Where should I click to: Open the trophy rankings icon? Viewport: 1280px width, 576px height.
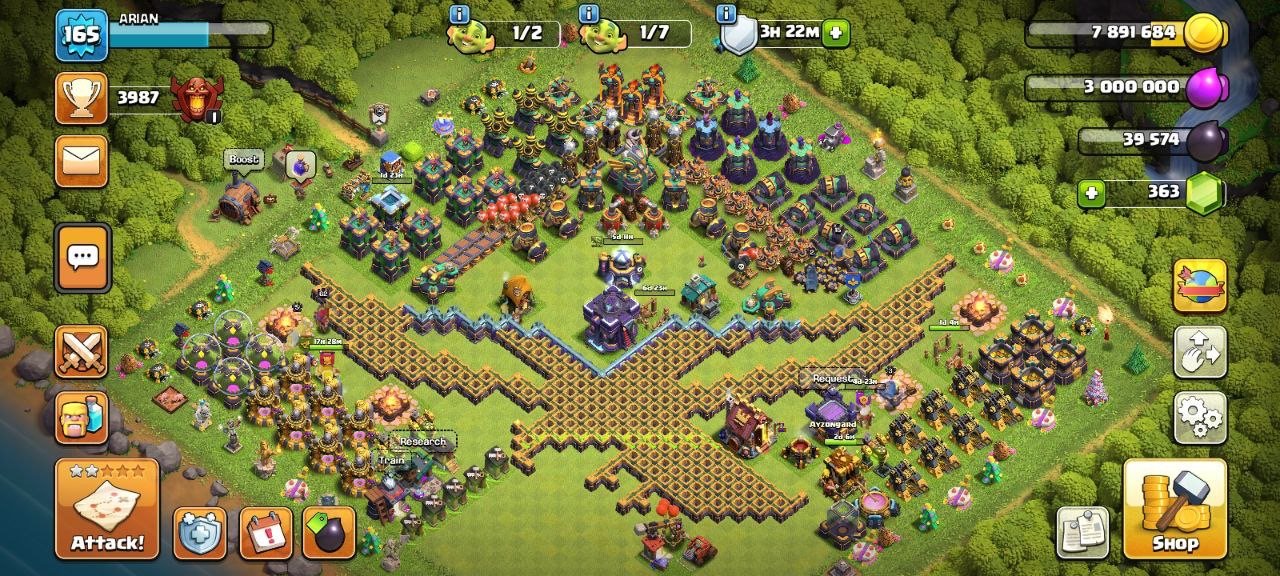81,97
